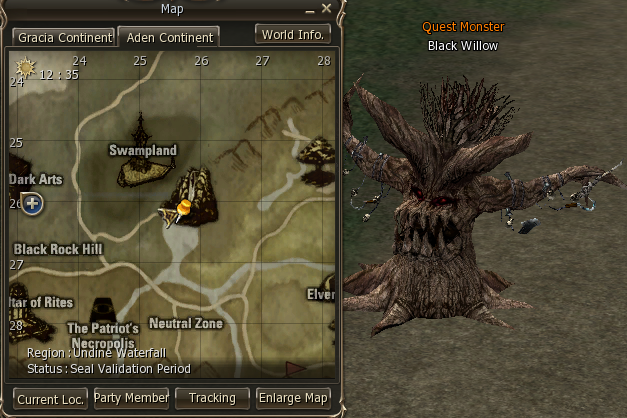Viewport: 627px width, 418px height.
Task: Select the Aden Continent tab
Action: click(x=169, y=37)
